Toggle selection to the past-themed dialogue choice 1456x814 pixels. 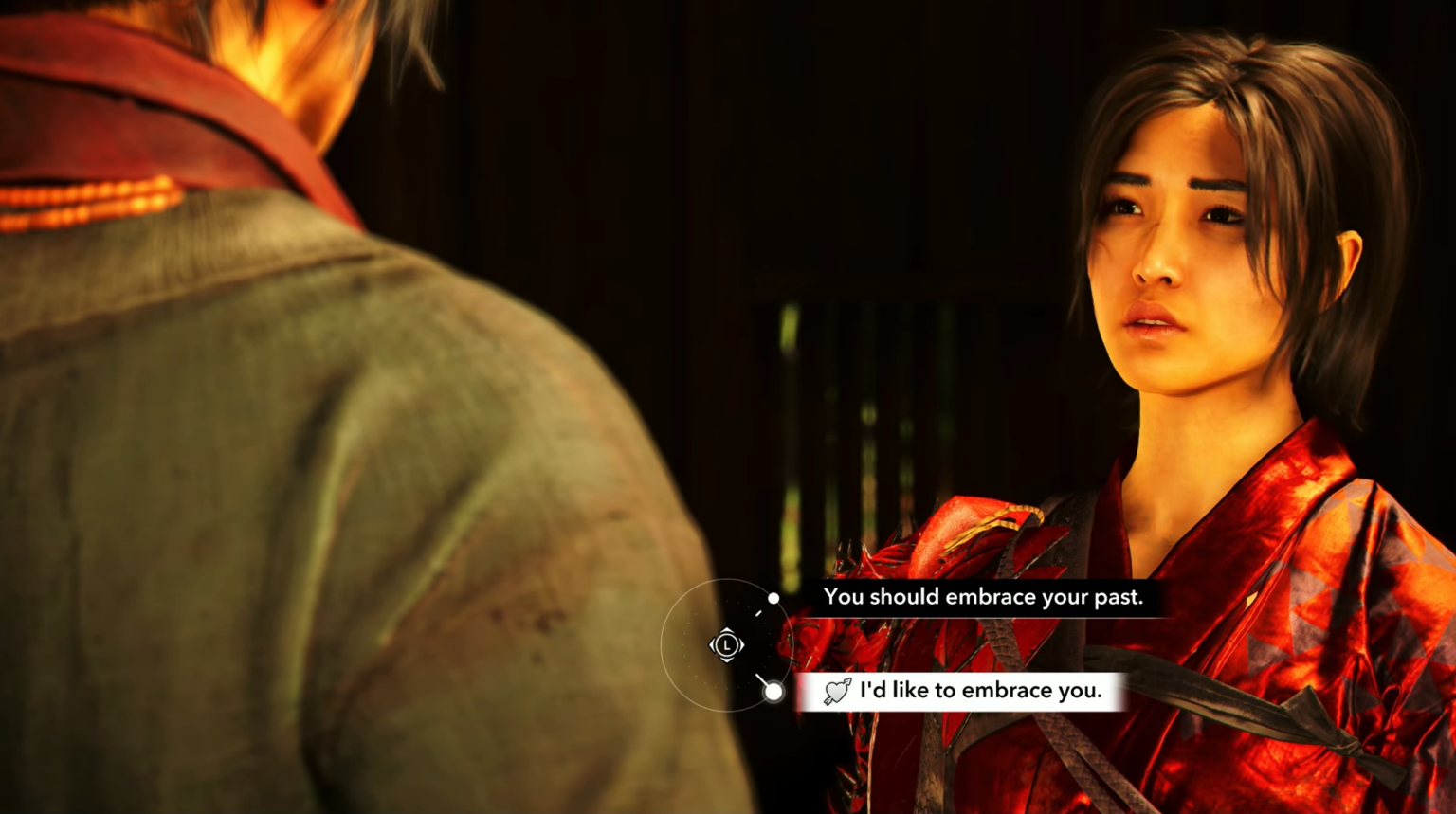pyautogui.click(x=984, y=597)
